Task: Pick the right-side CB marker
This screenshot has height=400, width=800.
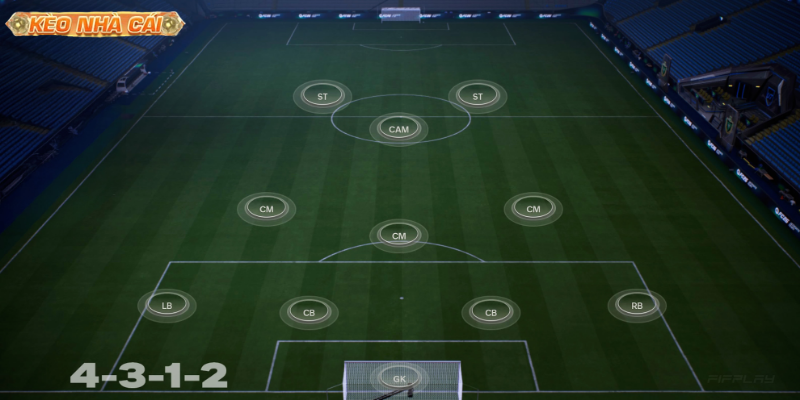Action: click(491, 313)
